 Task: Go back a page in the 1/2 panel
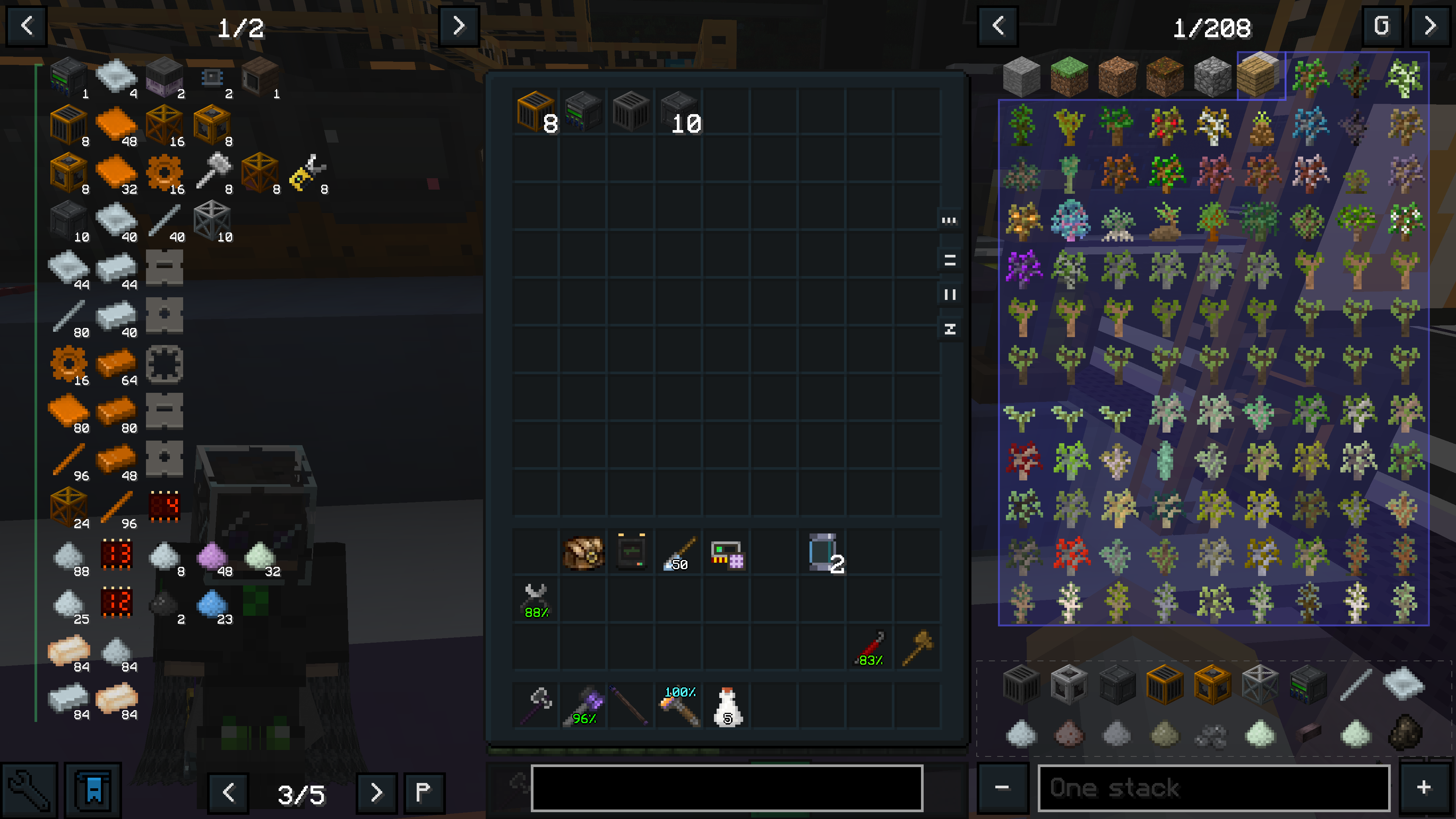click(27, 26)
